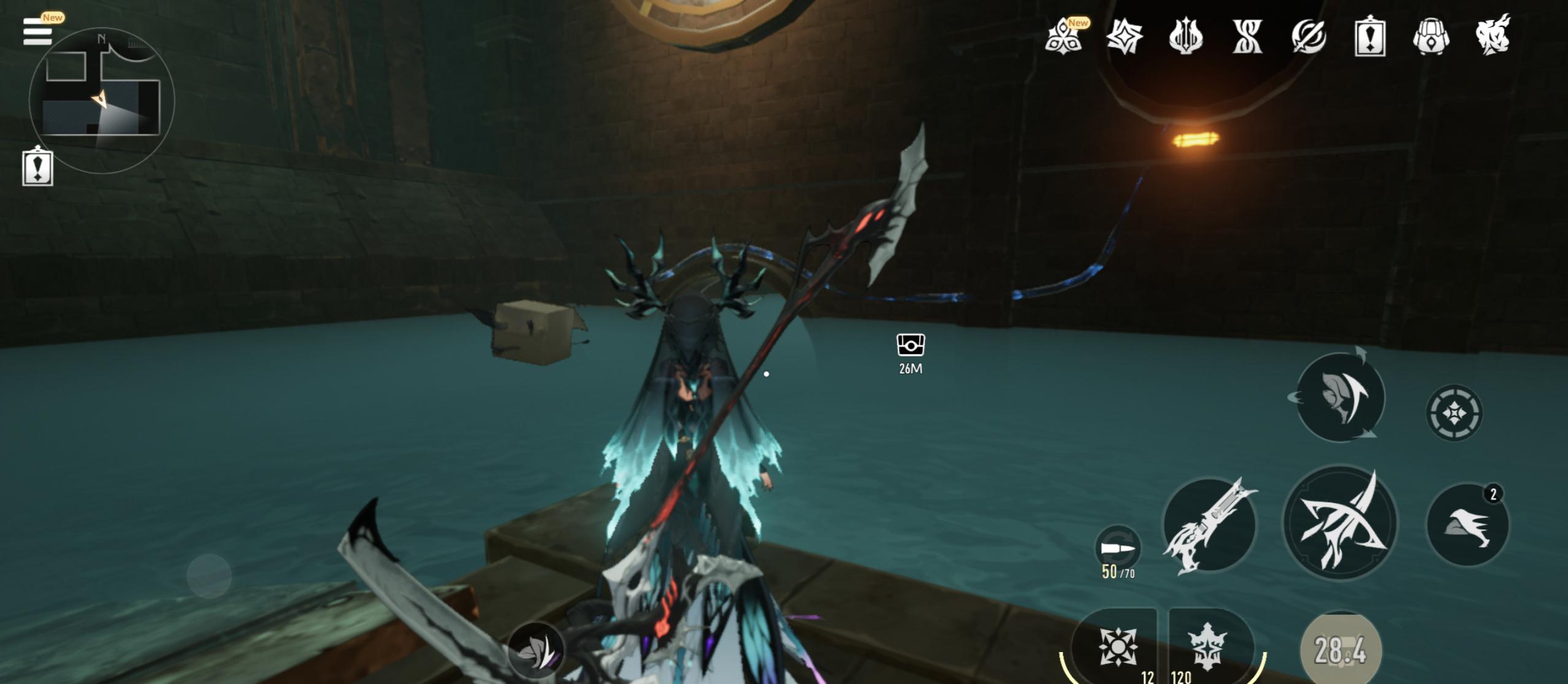Open the exclamation-mark quest icon in top bar
Viewport: 1568px width, 684px height.
(1369, 37)
